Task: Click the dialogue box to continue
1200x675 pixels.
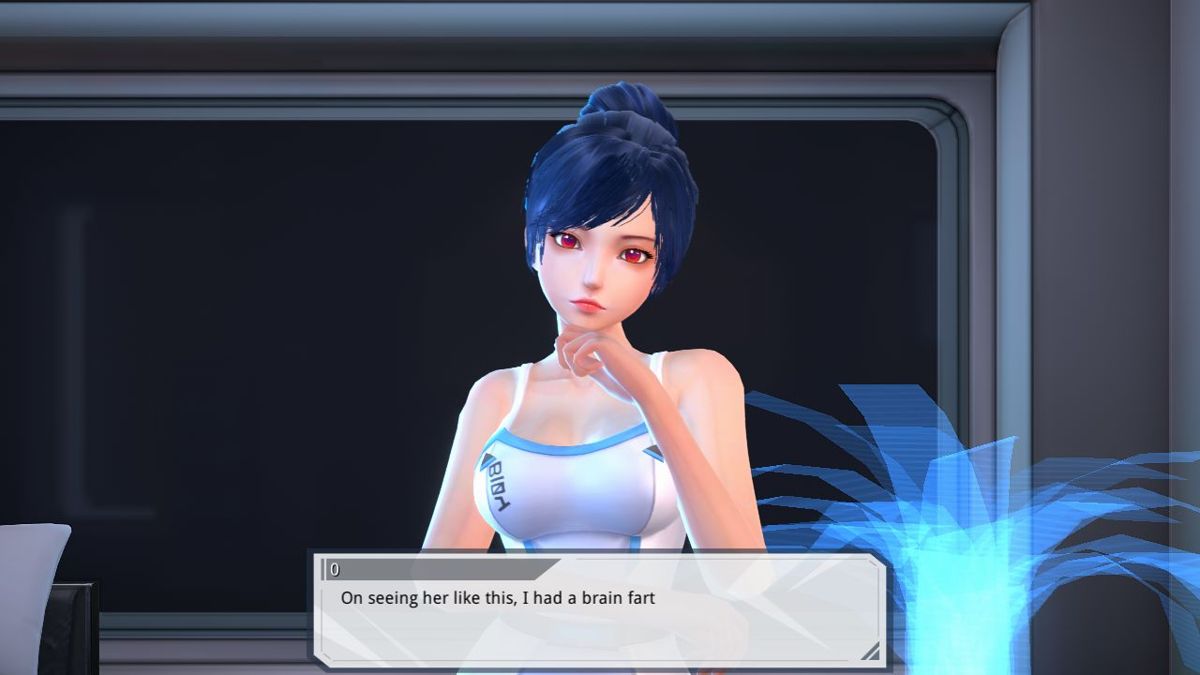Action: tap(598, 610)
